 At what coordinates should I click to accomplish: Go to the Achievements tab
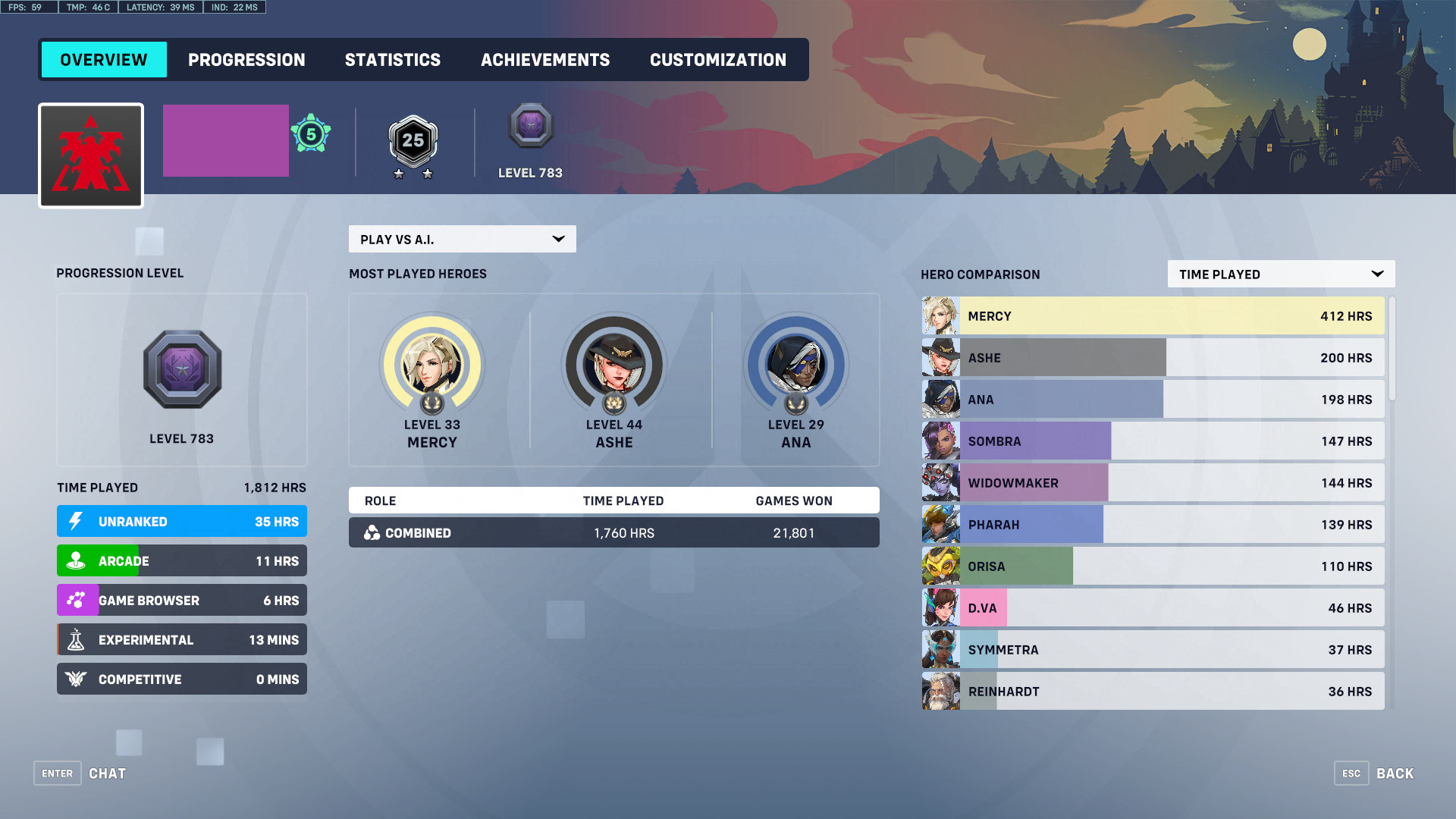[x=544, y=60]
